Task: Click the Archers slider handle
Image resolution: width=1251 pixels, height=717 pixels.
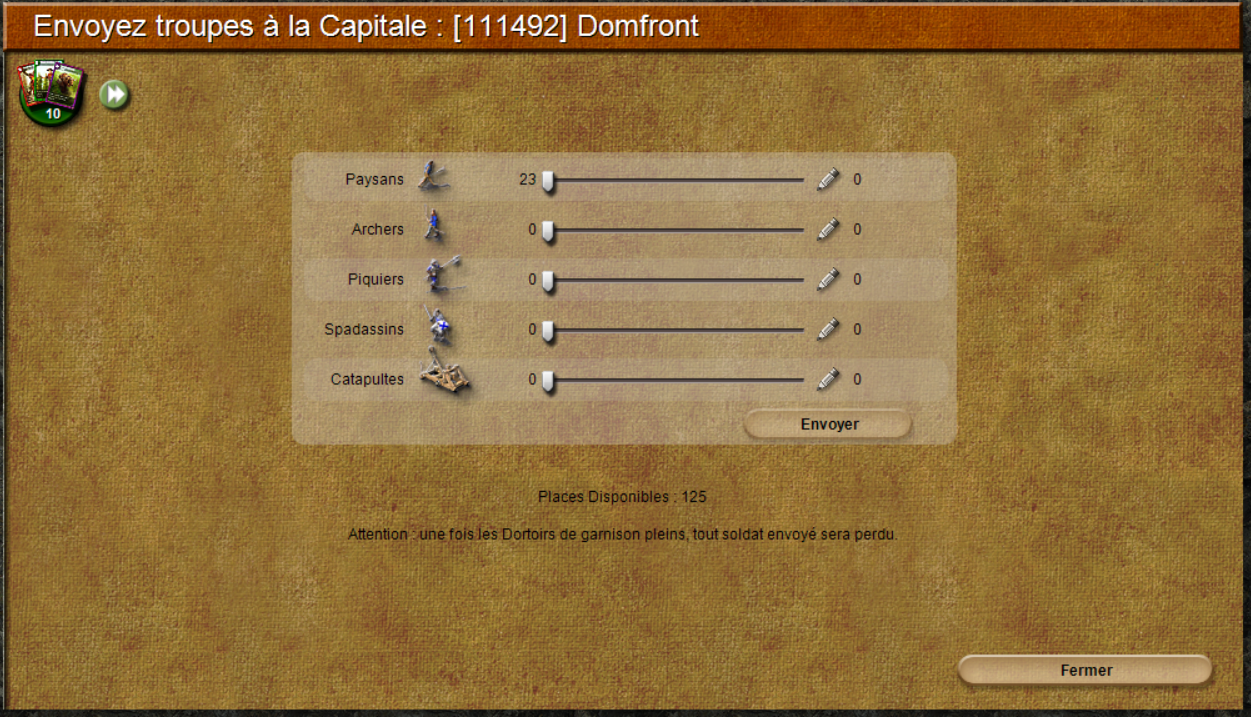Action: pyautogui.click(x=548, y=231)
